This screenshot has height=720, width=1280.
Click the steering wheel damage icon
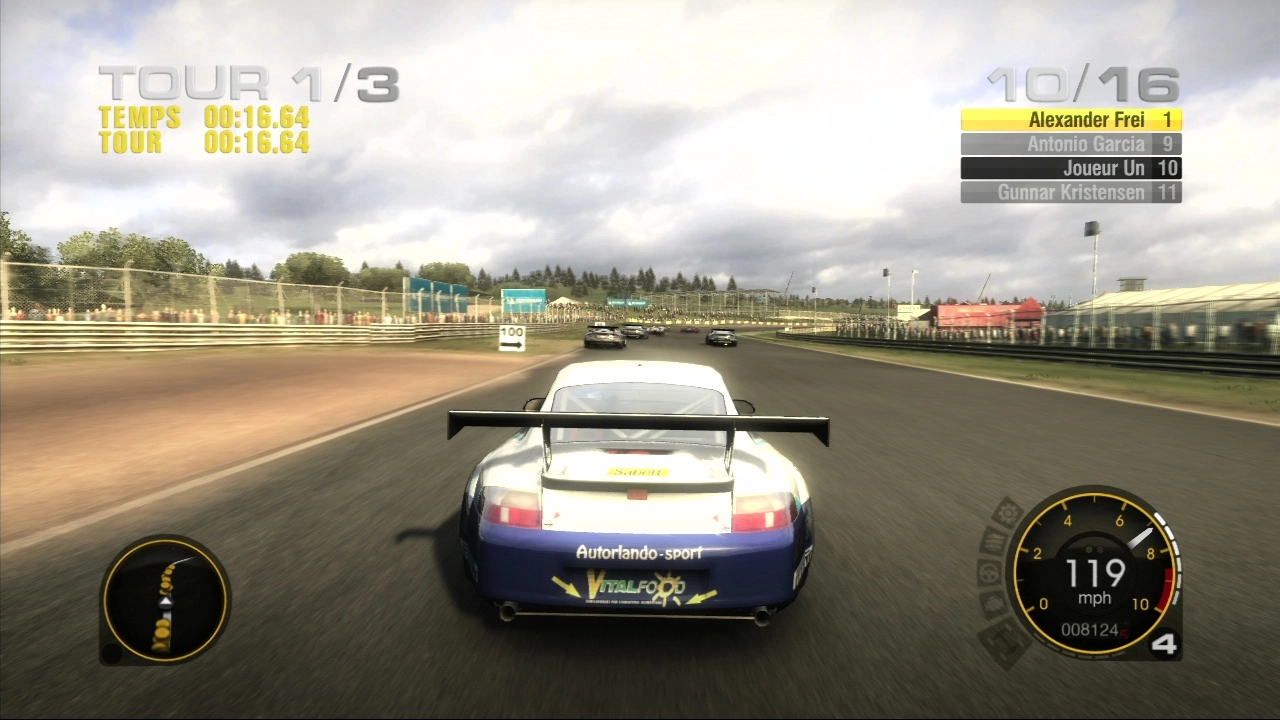pyautogui.click(x=990, y=573)
